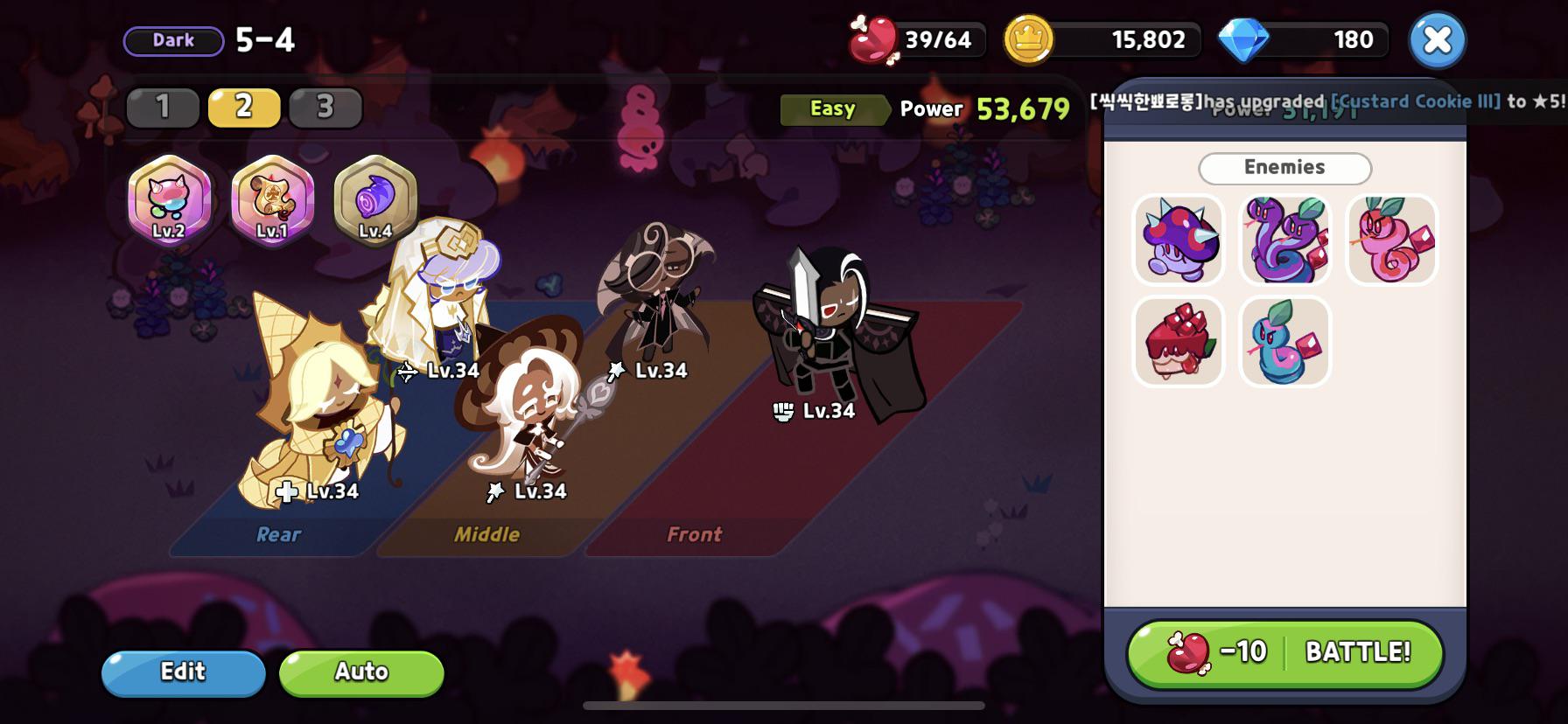The image size is (1568, 724).
Task: Select team preset slot 1
Action: tap(163, 108)
